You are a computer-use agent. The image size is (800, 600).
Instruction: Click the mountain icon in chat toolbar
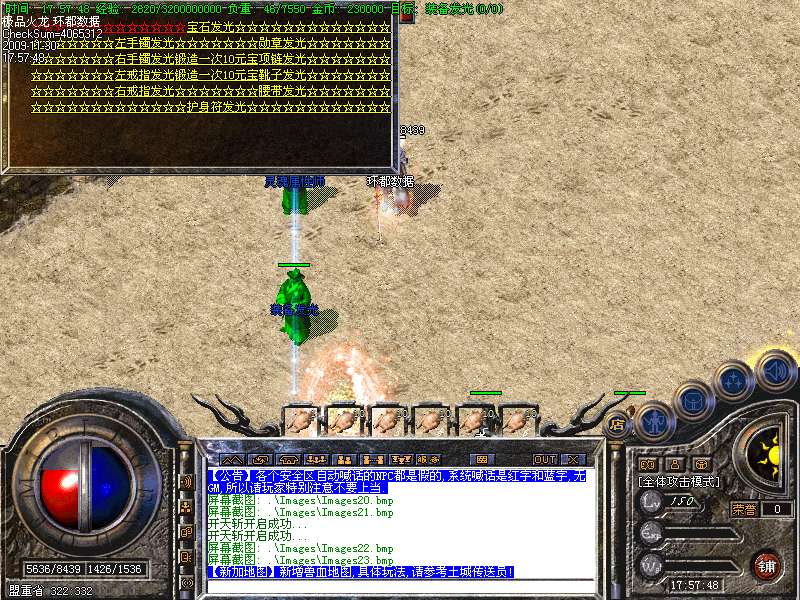[229, 459]
